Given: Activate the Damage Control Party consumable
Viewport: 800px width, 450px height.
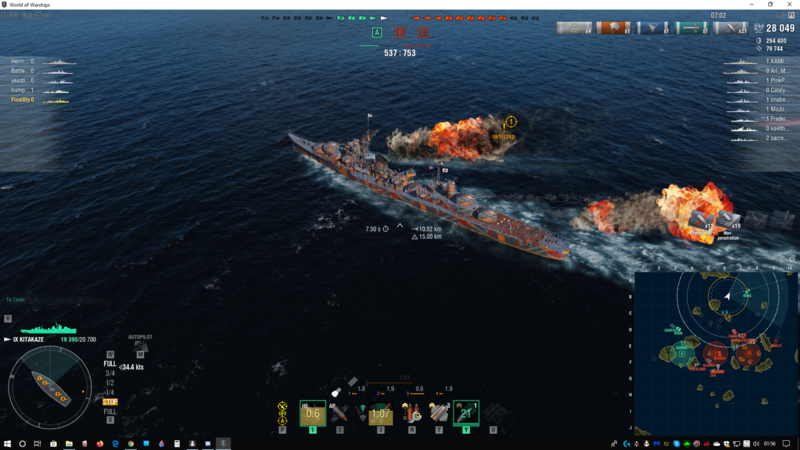Looking at the screenshot, I should pyautogui.click(x=411, y=412).
